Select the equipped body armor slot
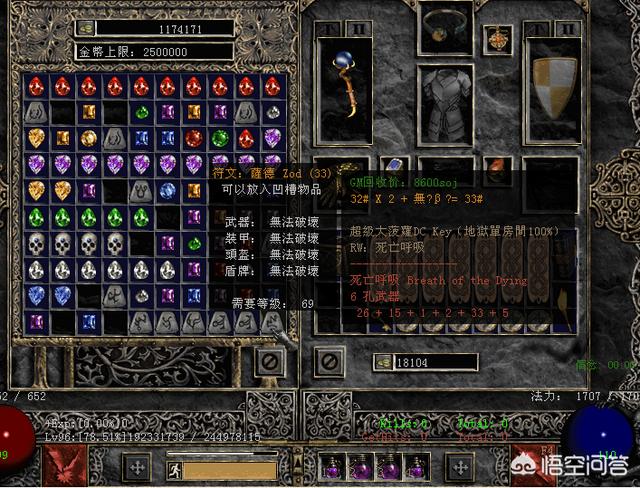The height and width of the screenshot is (488, 640). point(445,104)
